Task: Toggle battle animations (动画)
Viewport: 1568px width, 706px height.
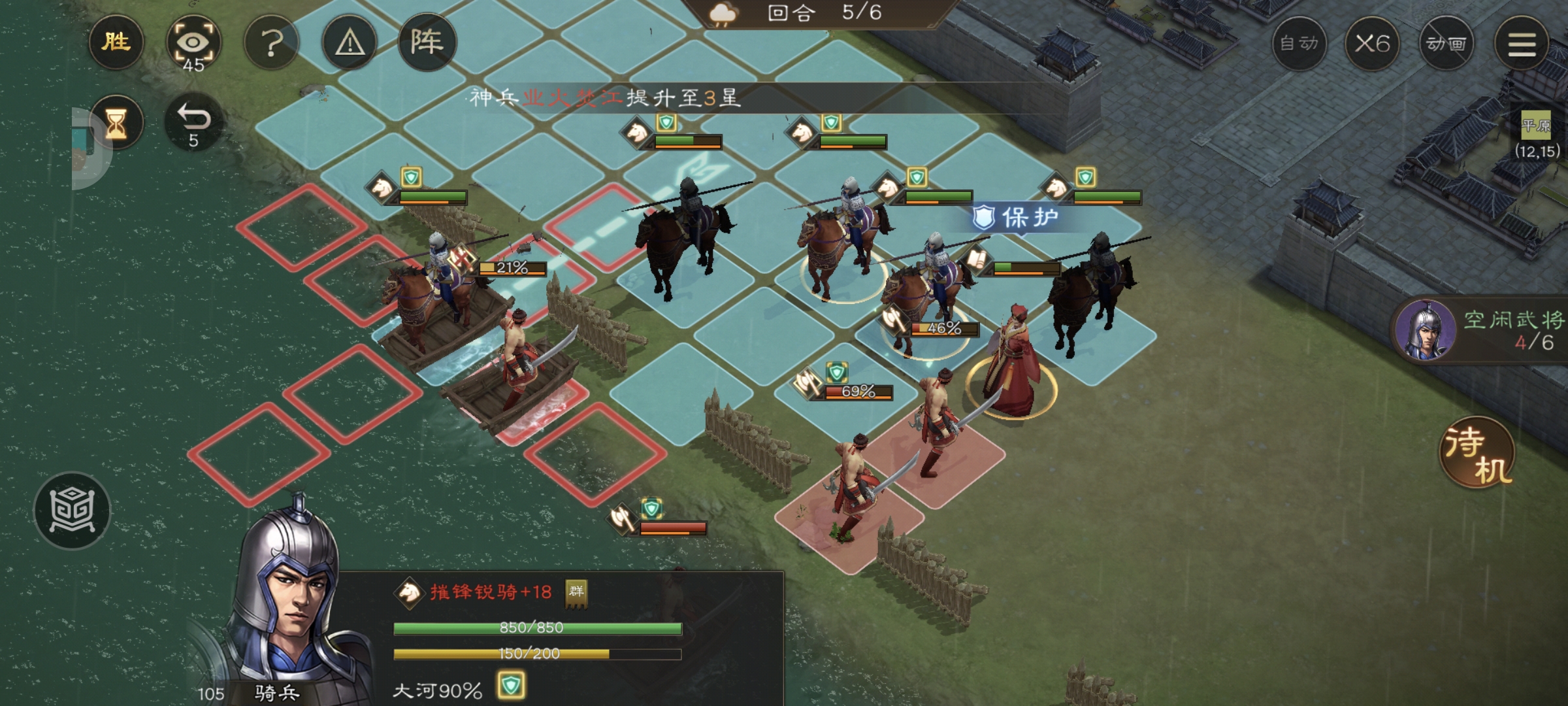Action: [1446, 44]
